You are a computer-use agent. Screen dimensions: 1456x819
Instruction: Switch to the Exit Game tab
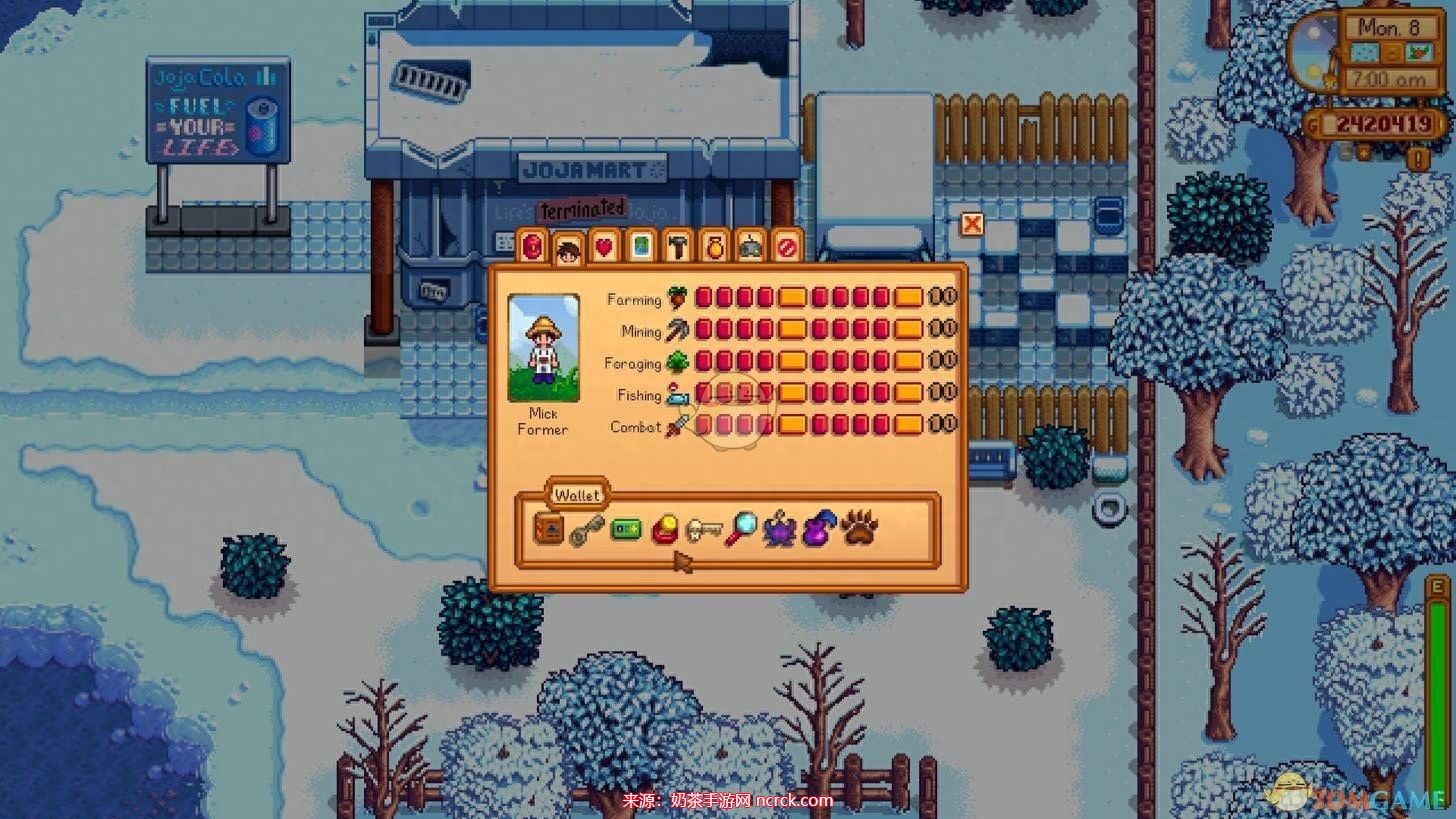pos(788,246)
